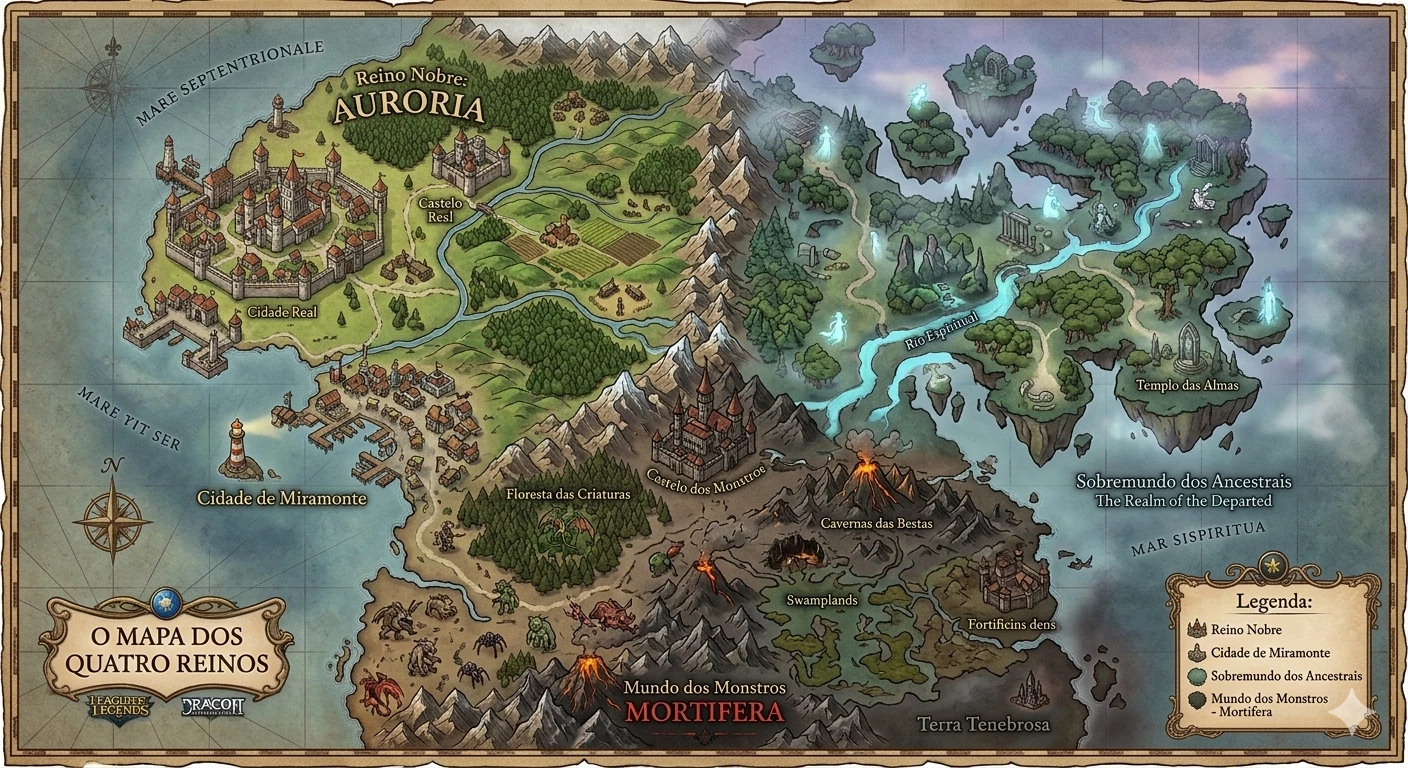Choose Cidade de Miramonte in the legend
Screen dimensions: 1408x768
pyautogui.click(x=1270, y=653)
